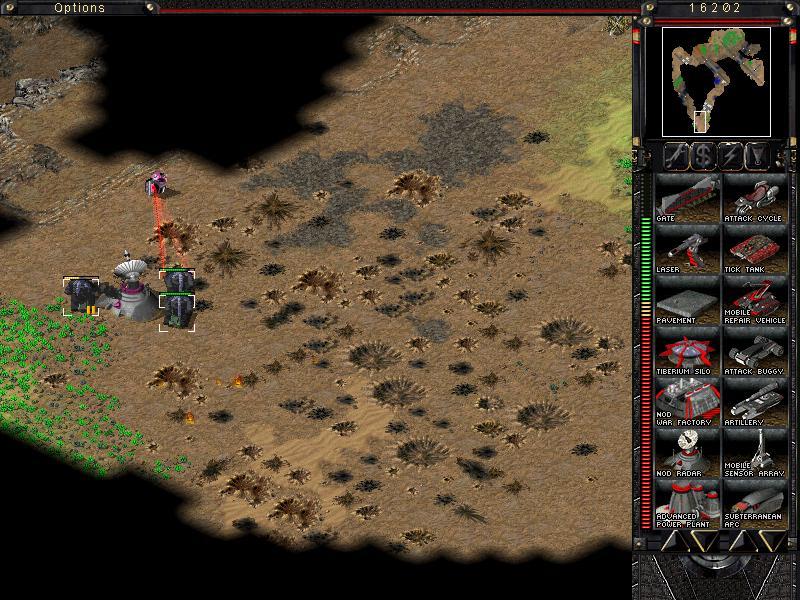Toggle the dollar-sign sell mode button
Screen dimensions: 800x600
(703, 155)
